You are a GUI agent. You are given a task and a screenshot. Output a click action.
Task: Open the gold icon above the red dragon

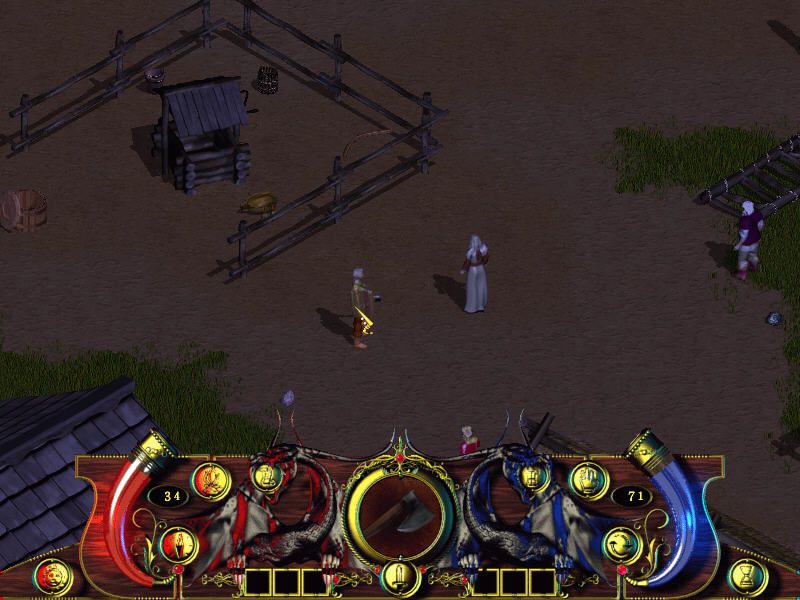pyautogui.click(x=264, y=475)
